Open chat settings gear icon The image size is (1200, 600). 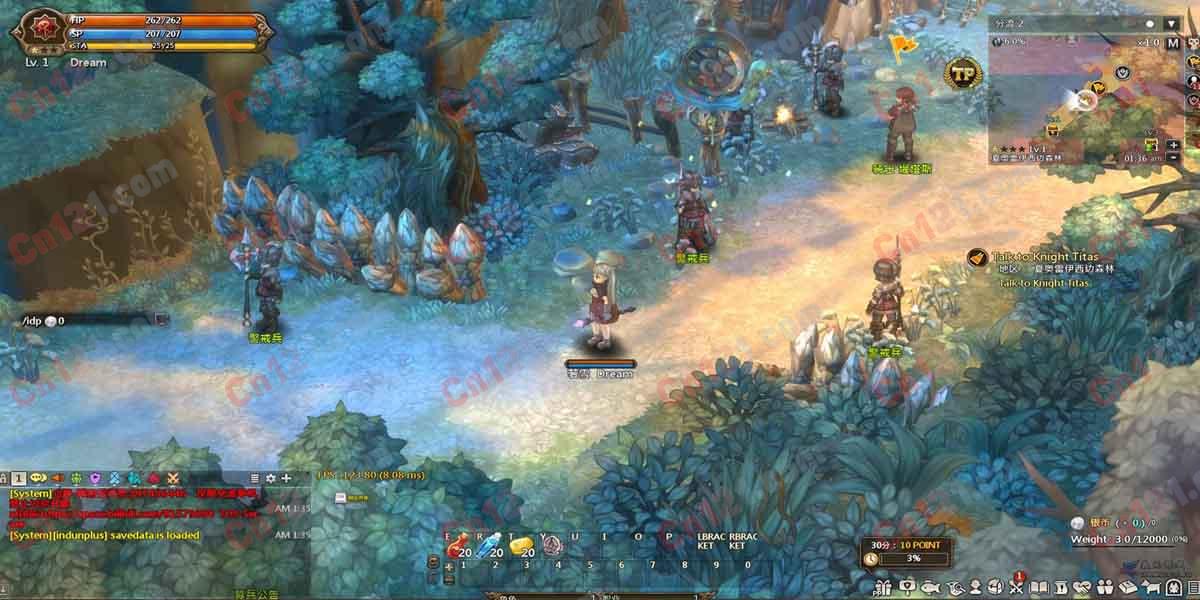[x=270, y=479]
